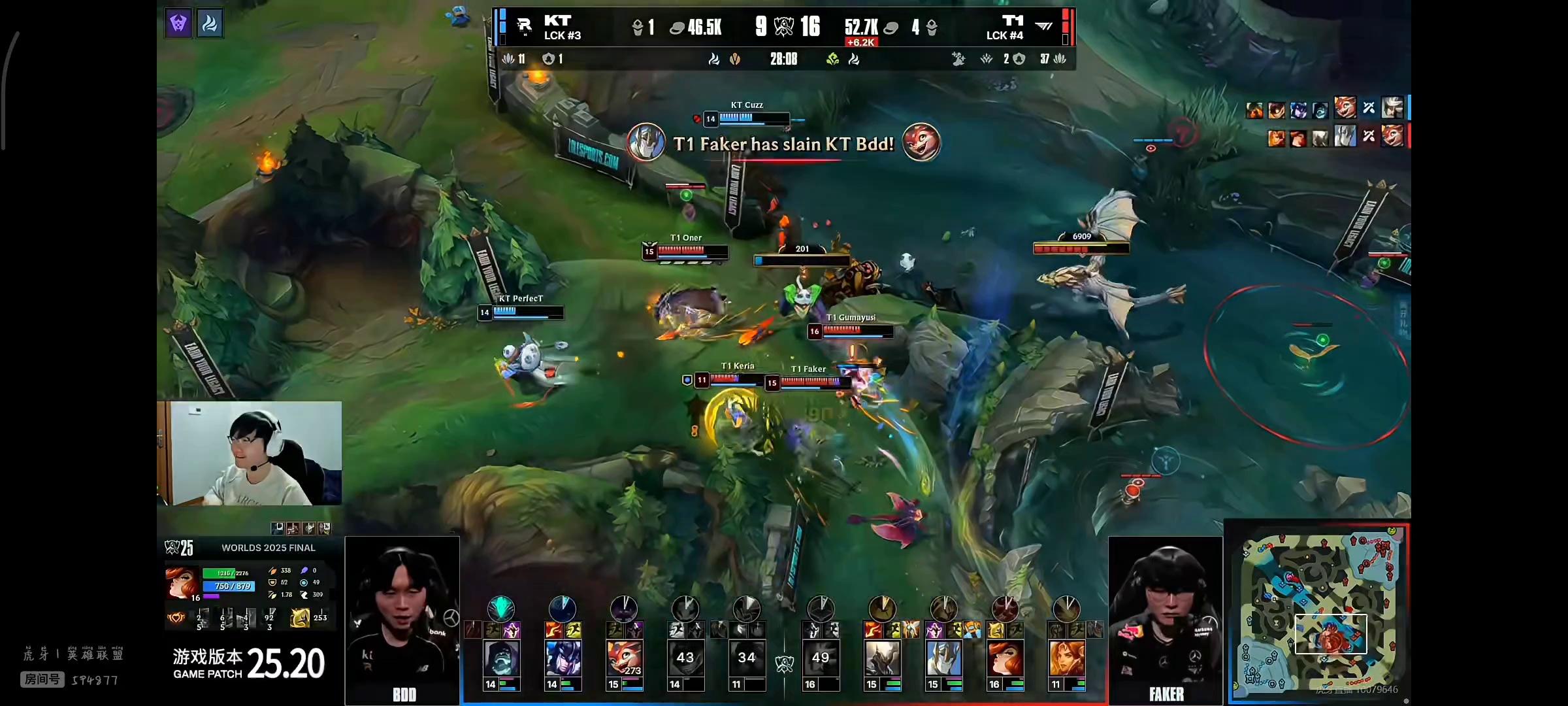Click Miss Fortune's portrait in the stats panel
The width and height of the screenshot is (1568, 706).
[x=182, y=582]
